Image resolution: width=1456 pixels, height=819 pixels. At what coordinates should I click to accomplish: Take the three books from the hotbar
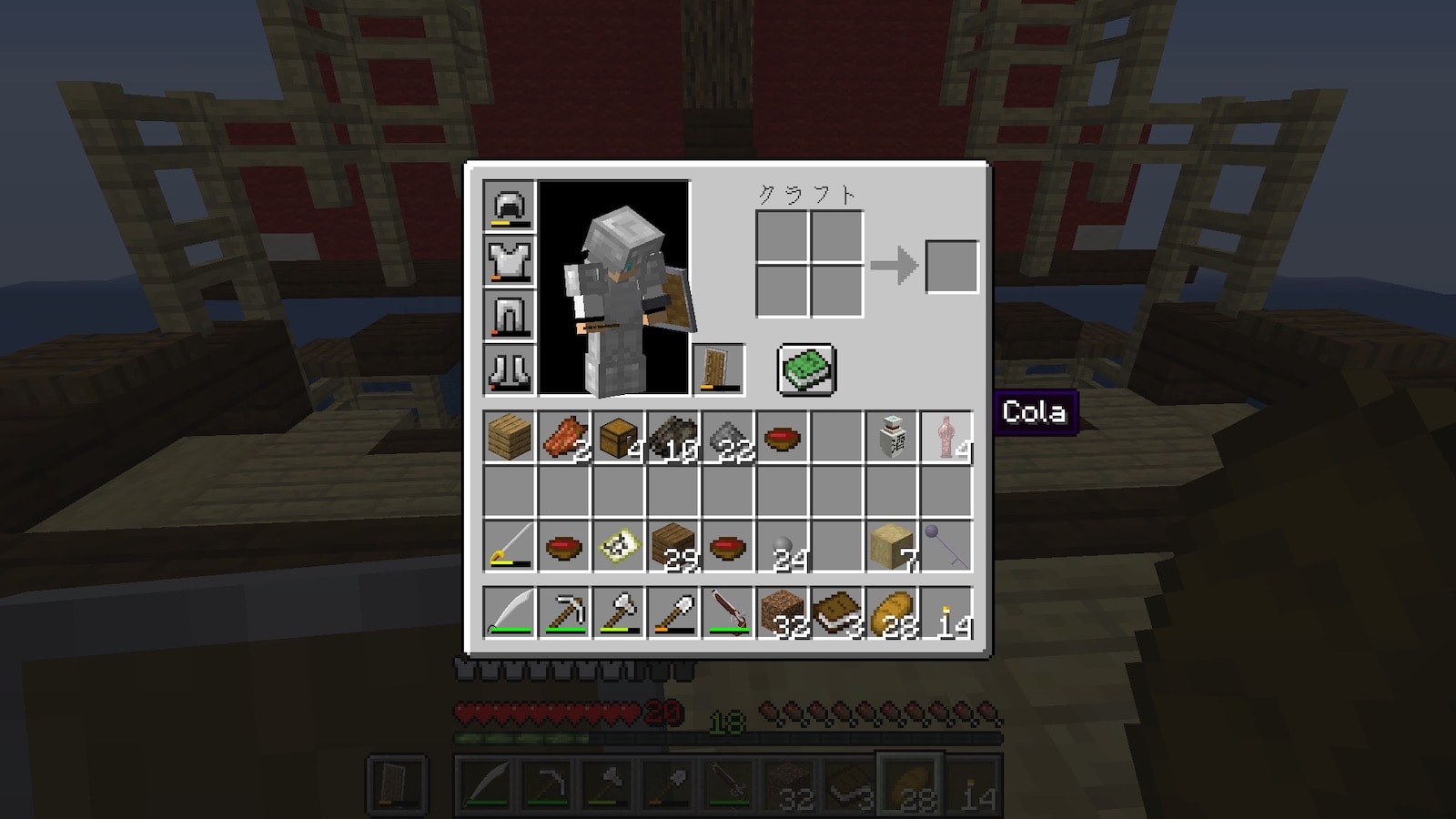coord(837,612)
